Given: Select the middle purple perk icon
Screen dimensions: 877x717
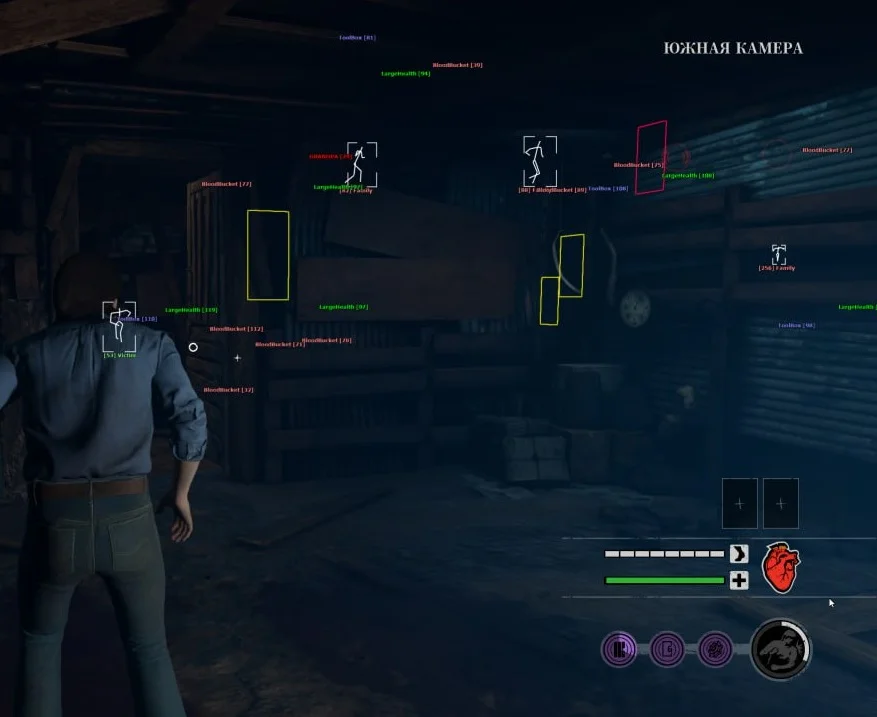Looking at the screenshot, I should click(667, 650).
